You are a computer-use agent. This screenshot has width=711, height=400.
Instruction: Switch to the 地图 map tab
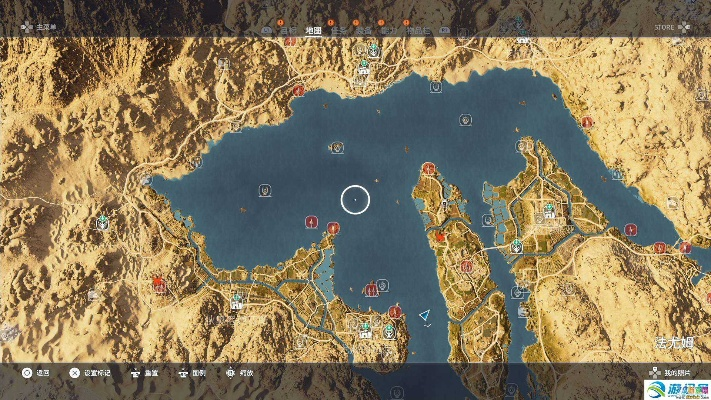(313, 30)
